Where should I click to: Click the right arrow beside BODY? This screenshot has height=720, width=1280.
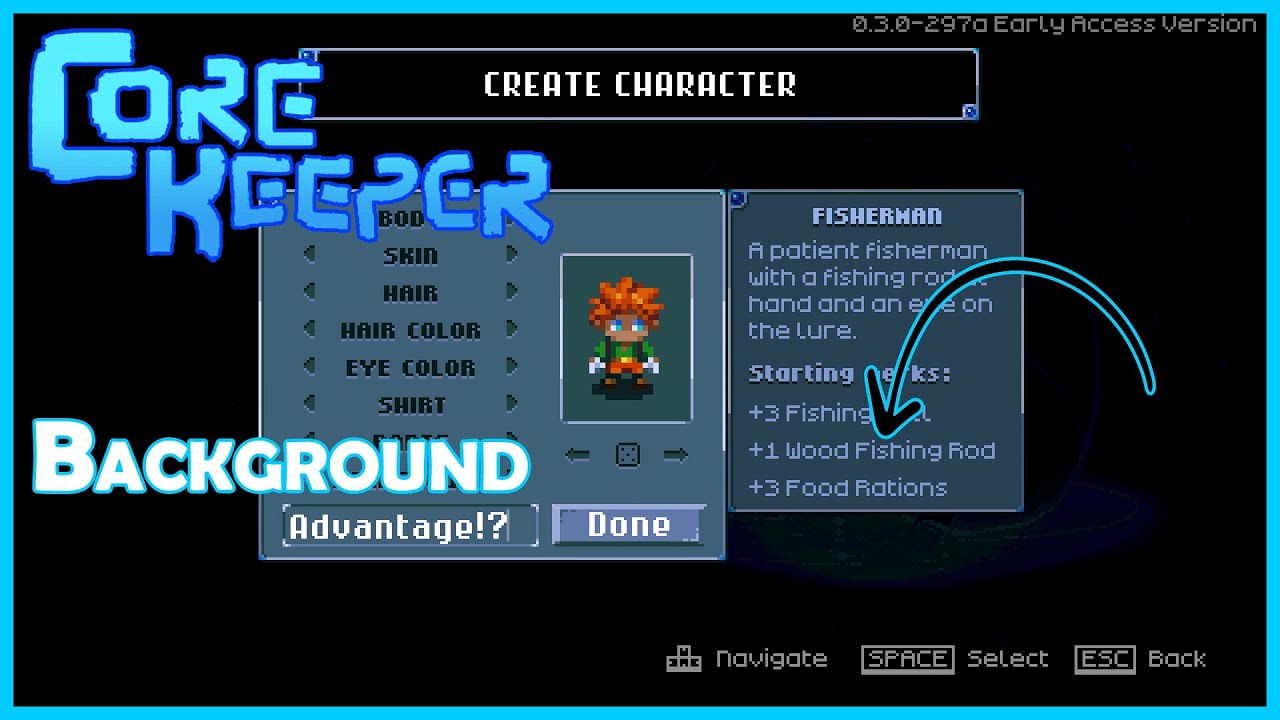[511, 218]
